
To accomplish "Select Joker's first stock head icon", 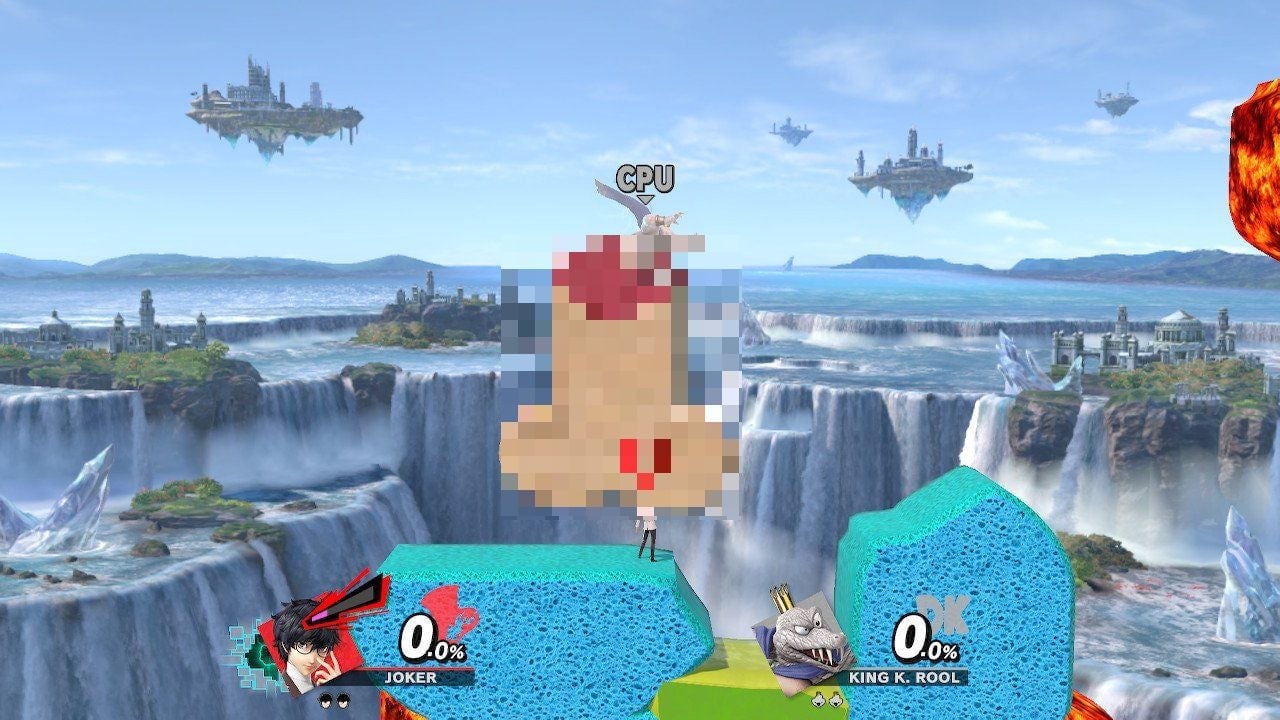I will coord(325,700).
